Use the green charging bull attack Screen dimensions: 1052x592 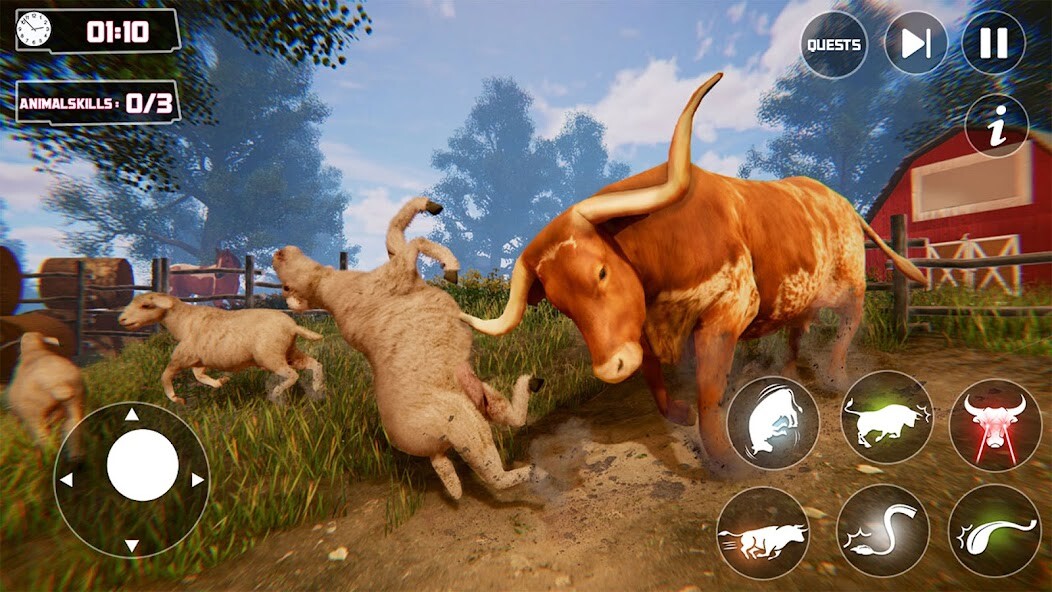pyautogui.click(x=886, y=417)
